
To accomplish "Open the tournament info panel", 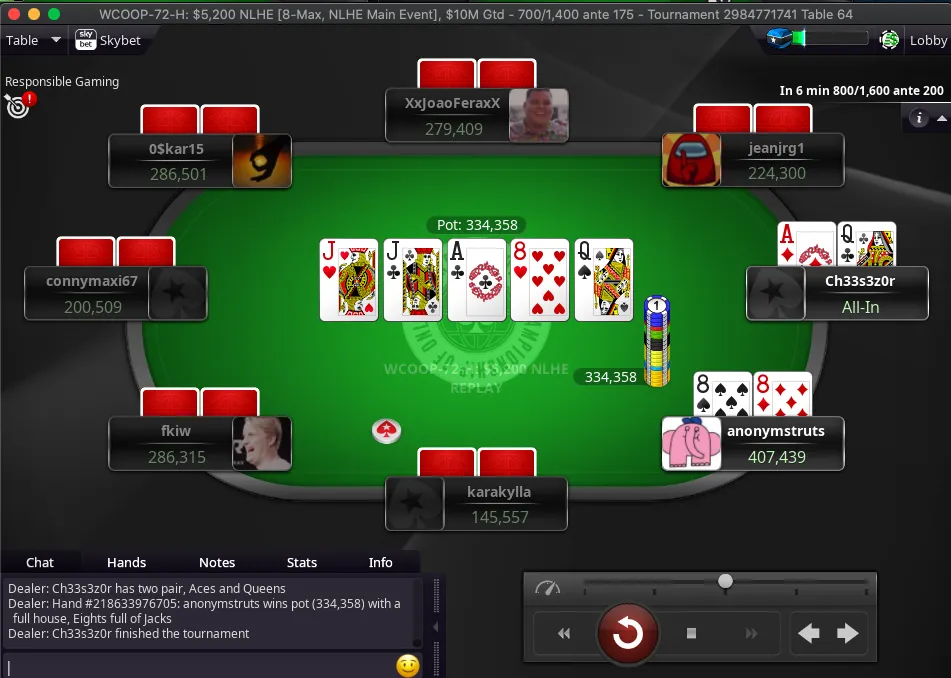I will coord(918,118).
